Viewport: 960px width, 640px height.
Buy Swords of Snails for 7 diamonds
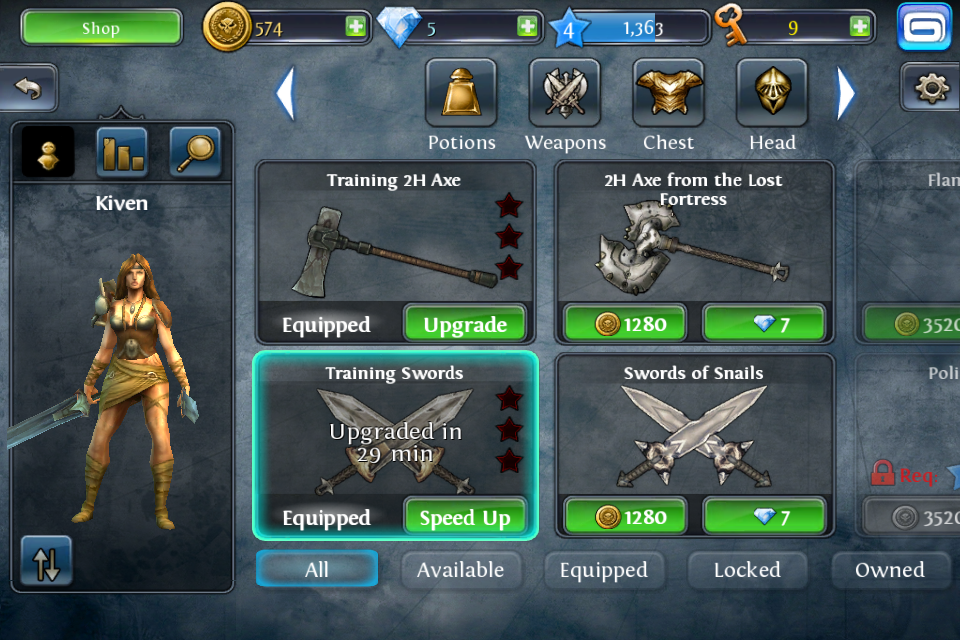click(x=764, y=517)
